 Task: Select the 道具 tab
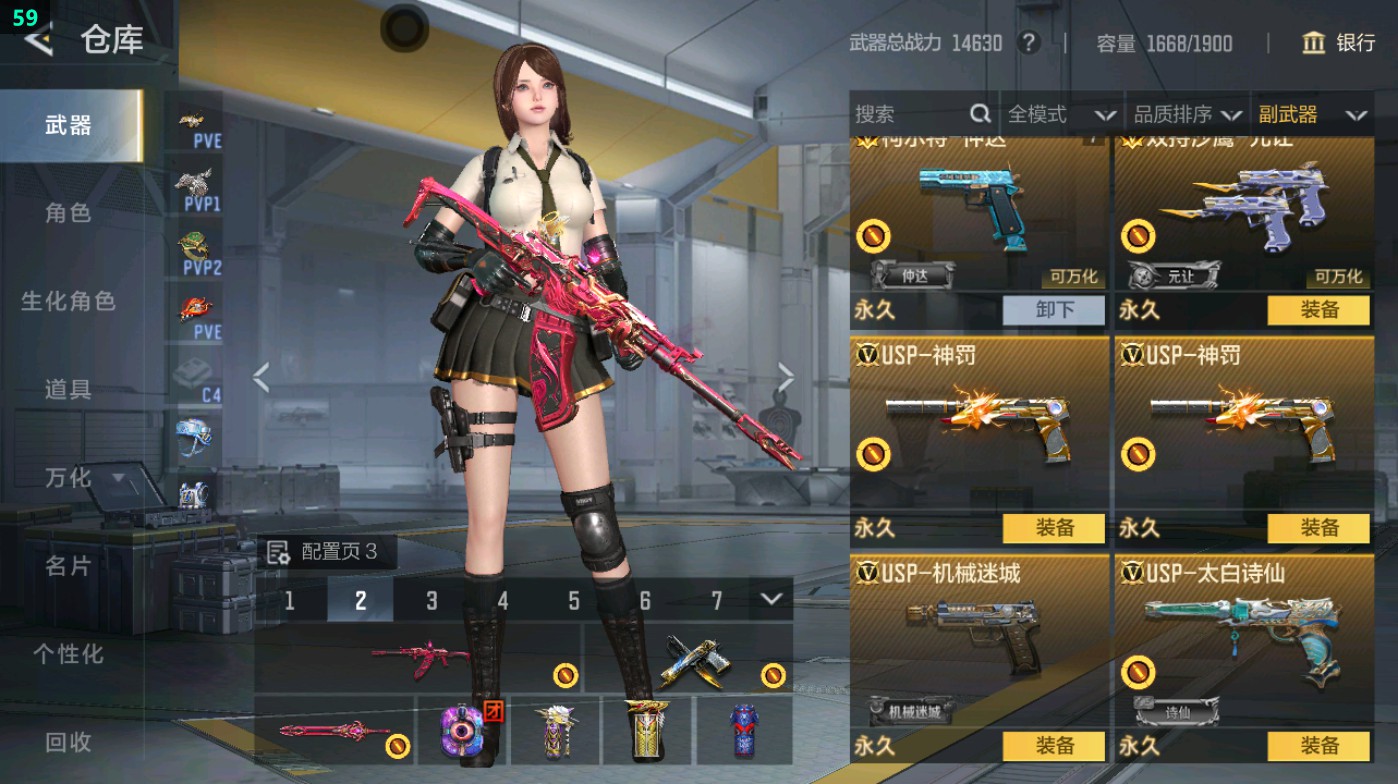coord(68,389)
